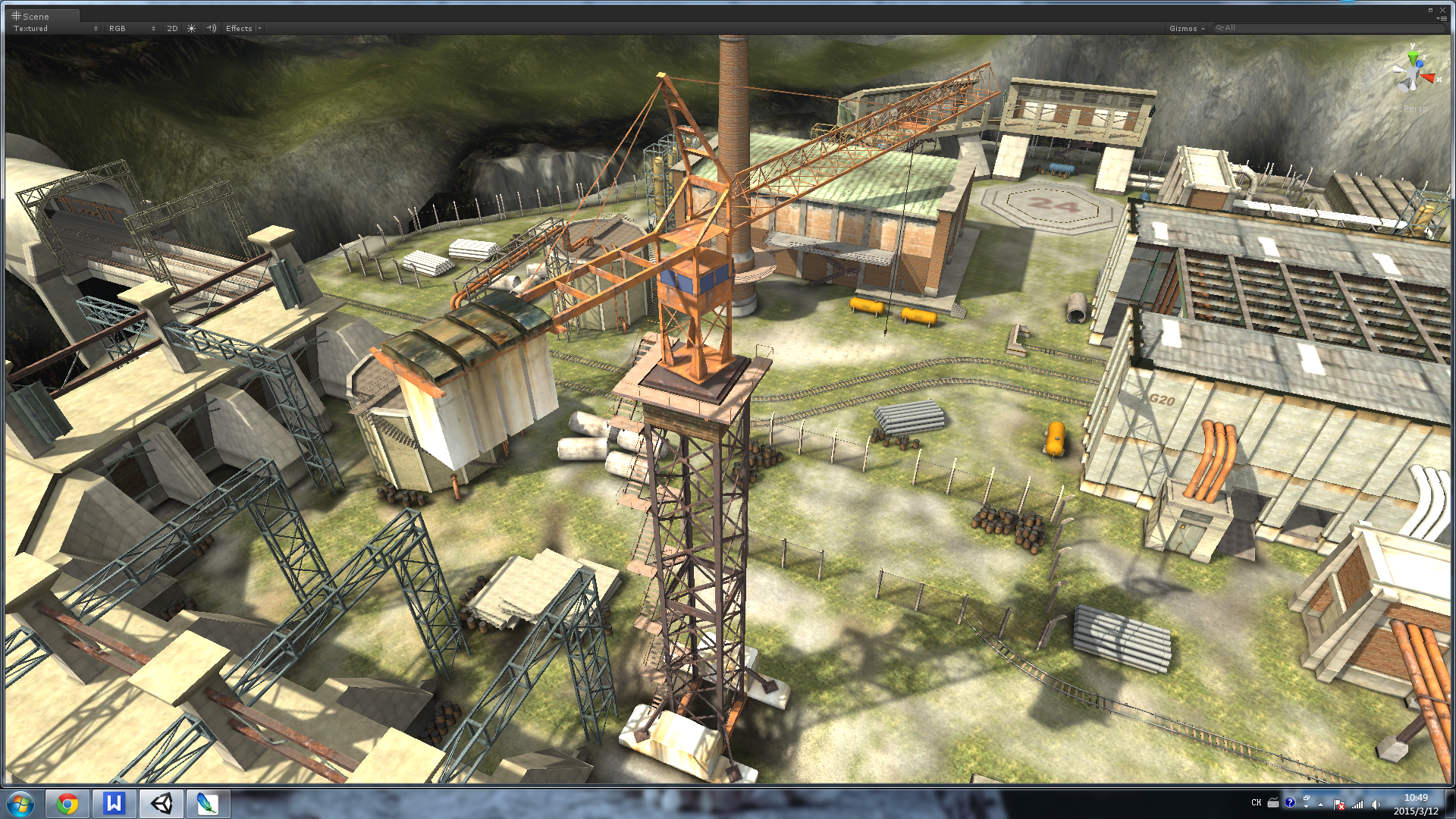Click the red X axis cone on gizmo

pos(1429,77)
